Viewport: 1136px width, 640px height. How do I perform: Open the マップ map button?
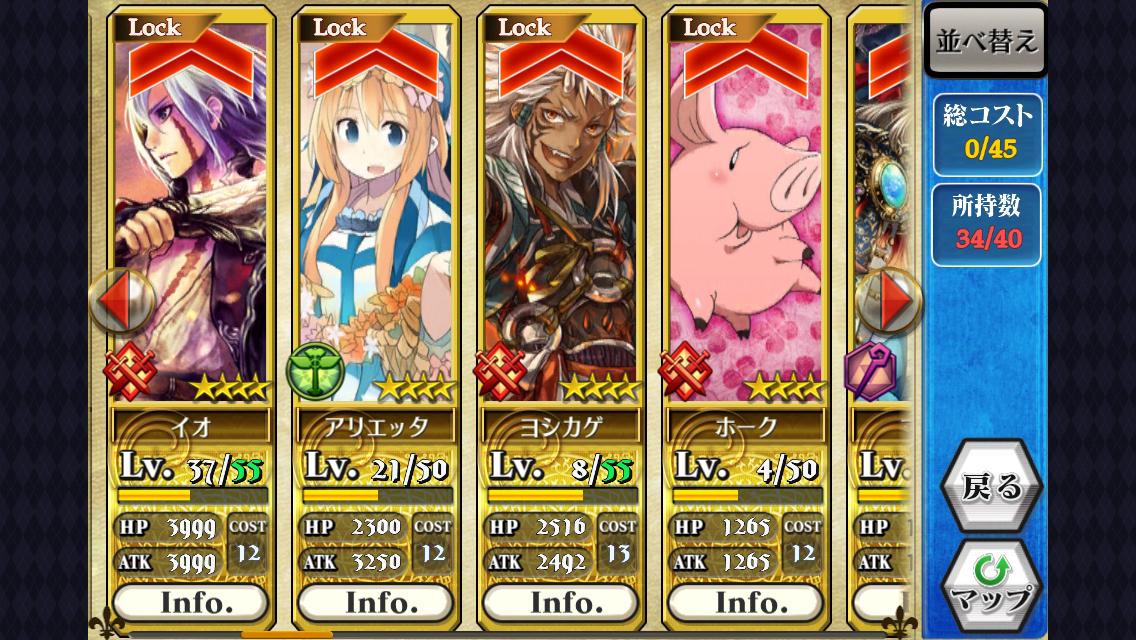[991, 586]
